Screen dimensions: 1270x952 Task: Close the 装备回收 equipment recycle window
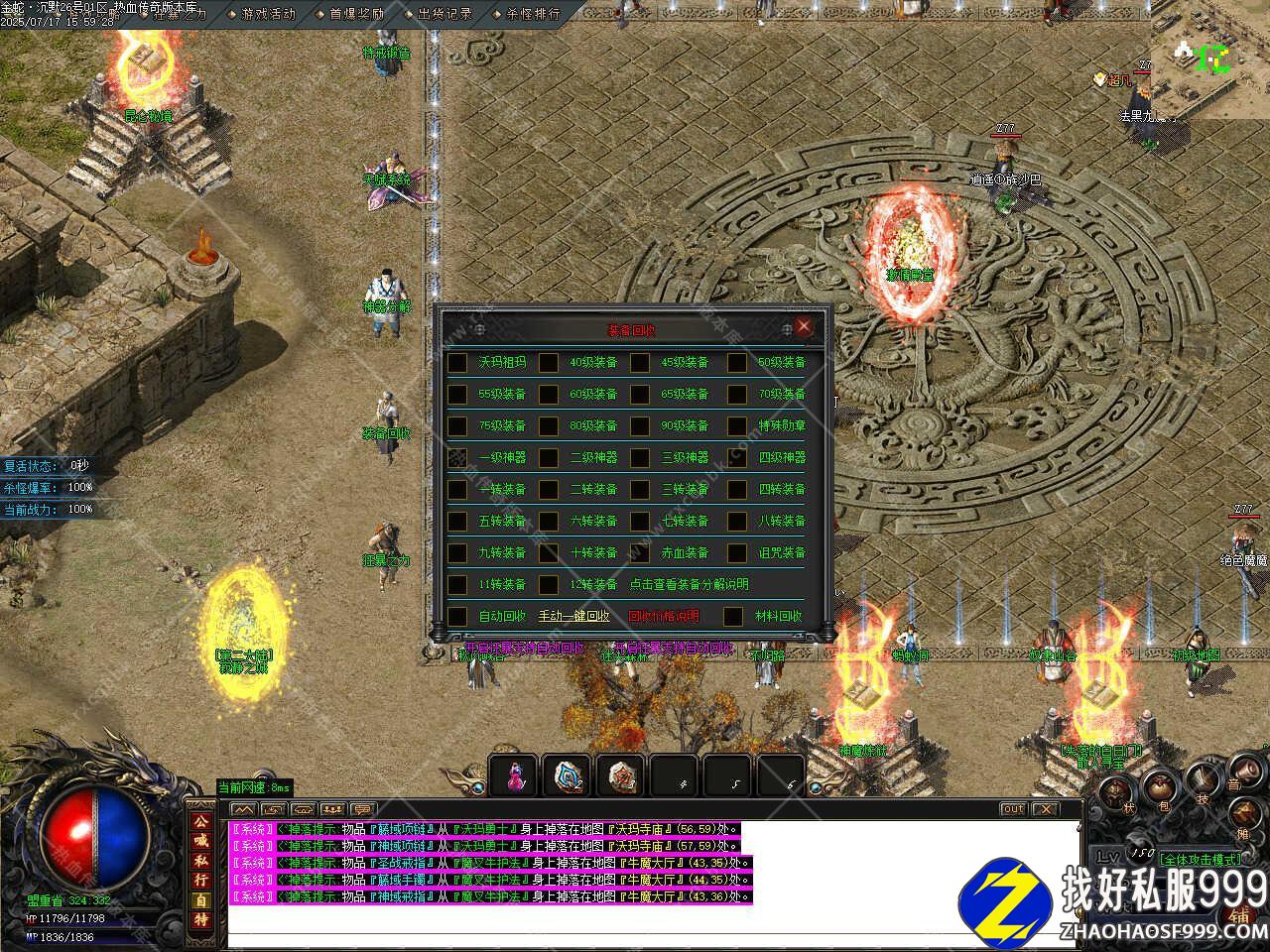804,327
